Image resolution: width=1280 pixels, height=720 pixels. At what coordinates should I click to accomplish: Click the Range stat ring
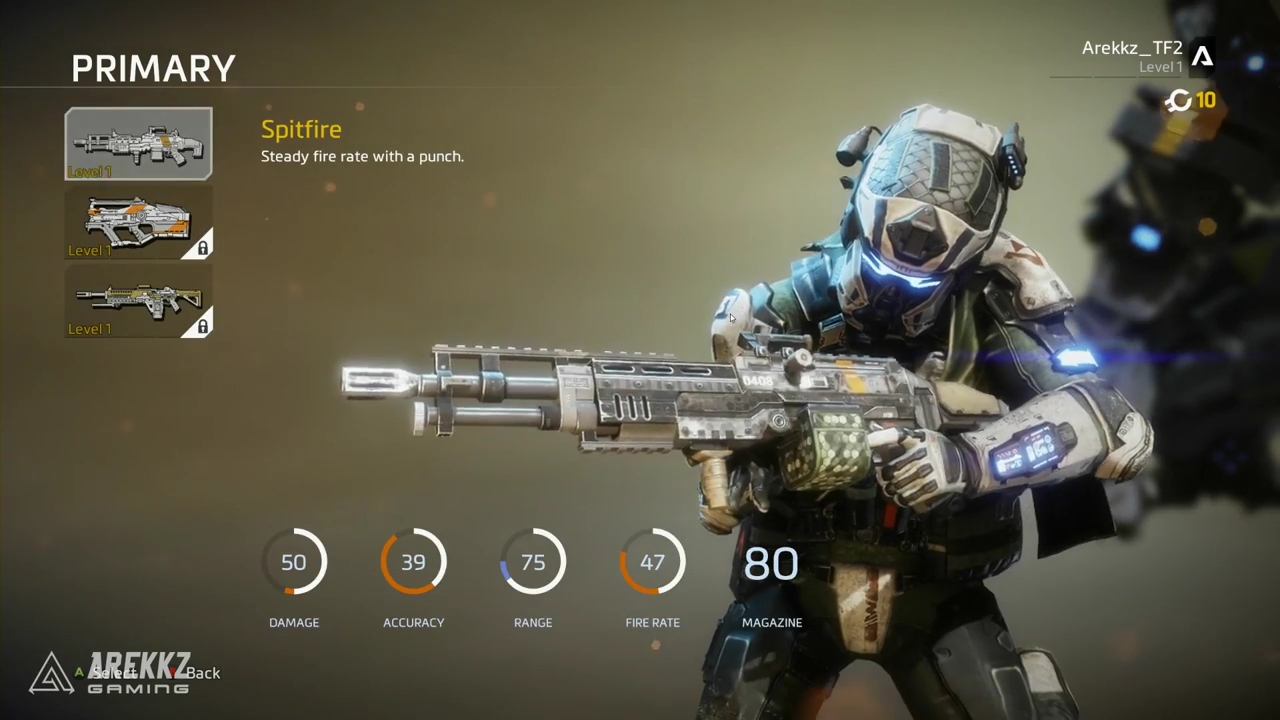coord(533,562)
